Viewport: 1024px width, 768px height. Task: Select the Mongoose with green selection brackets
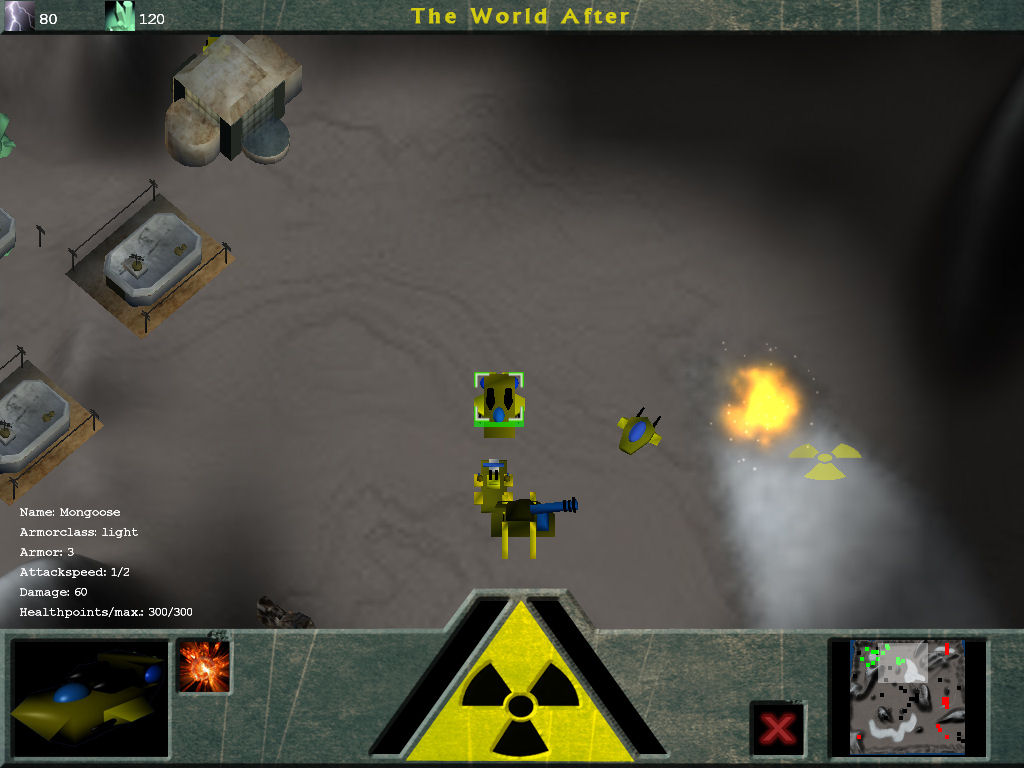pyautogui.click(x=498, y=400)
